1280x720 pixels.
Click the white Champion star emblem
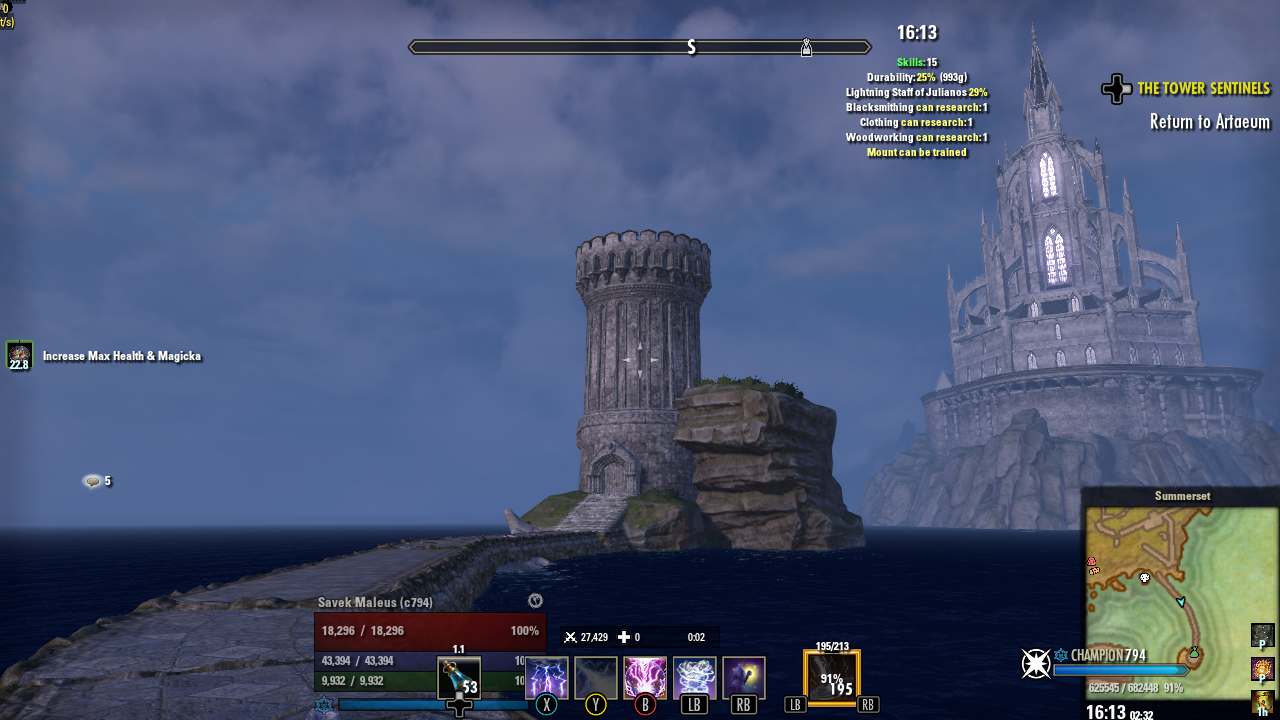click(x=1035, y=663)
